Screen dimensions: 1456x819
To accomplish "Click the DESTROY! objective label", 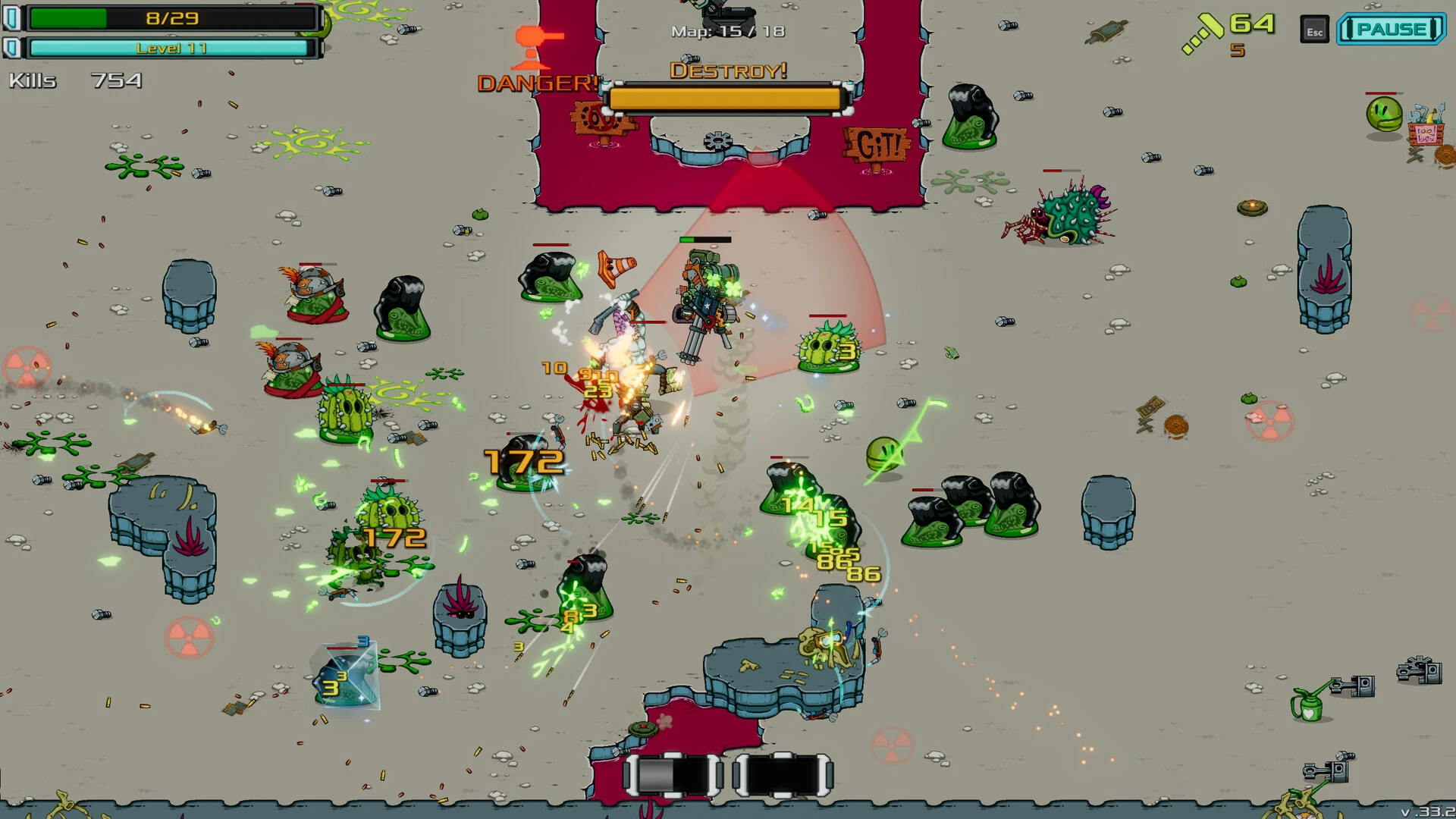I will pyautogui.click(x=729, y=71).
